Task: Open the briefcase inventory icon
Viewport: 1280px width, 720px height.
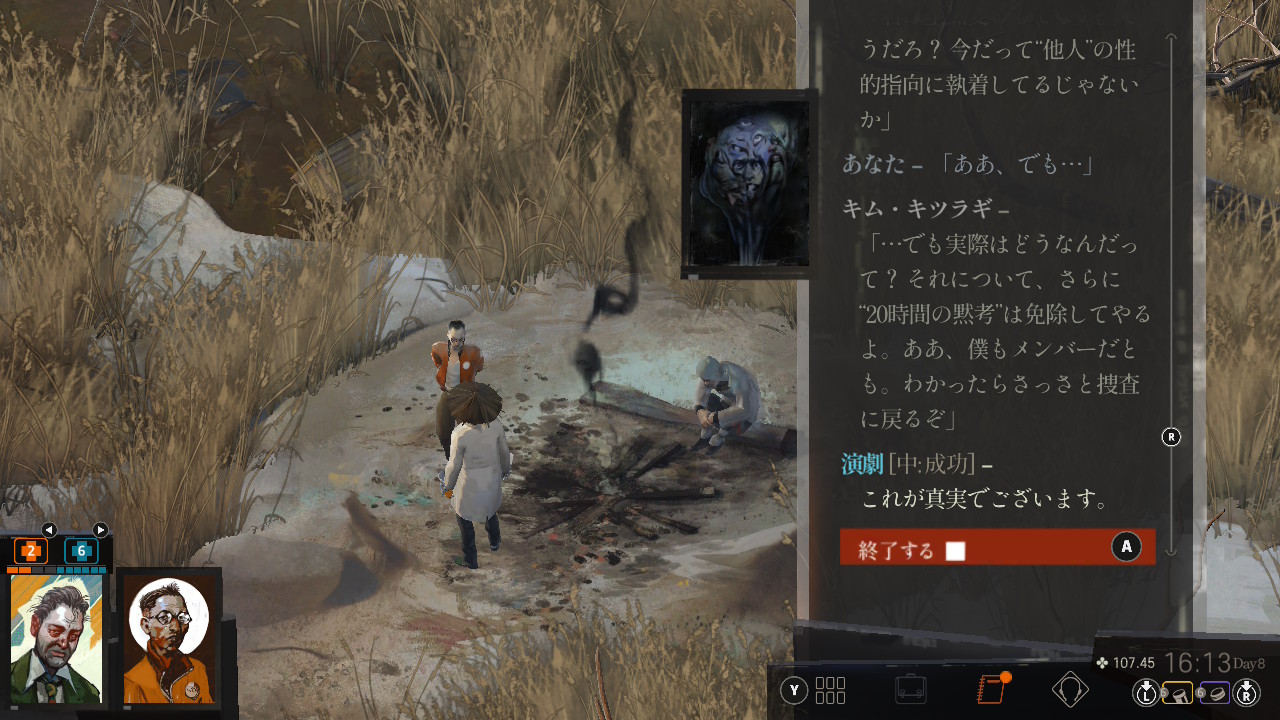Action: coord(910,689)
